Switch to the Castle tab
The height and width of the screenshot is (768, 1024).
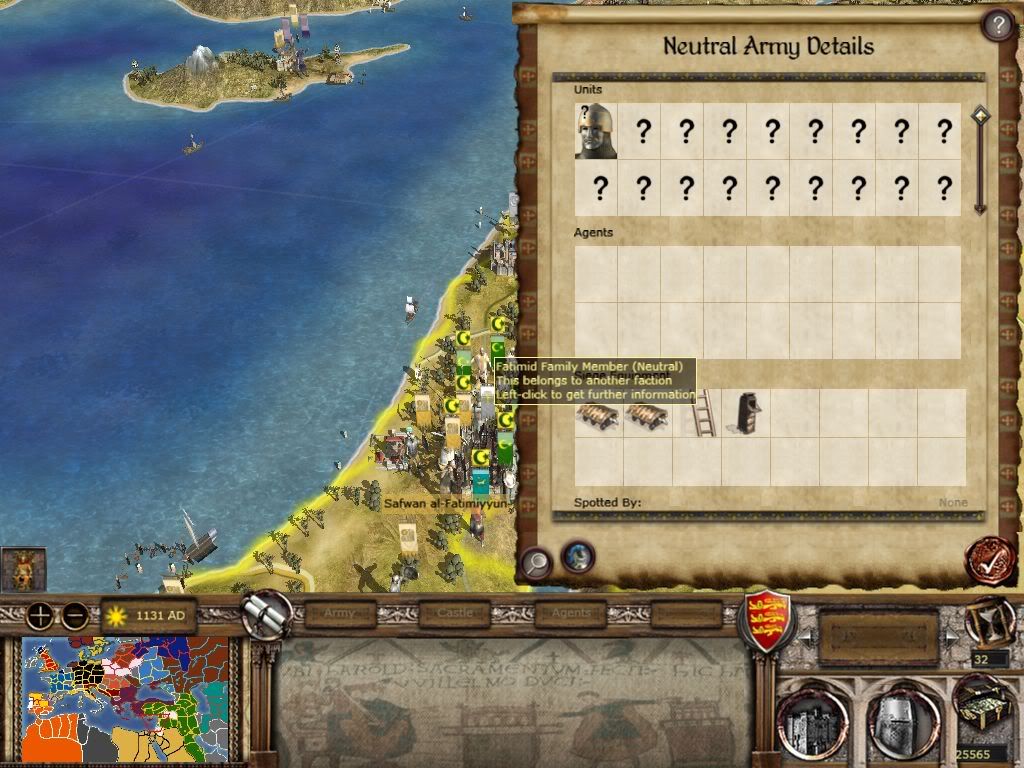coord(454,613)
